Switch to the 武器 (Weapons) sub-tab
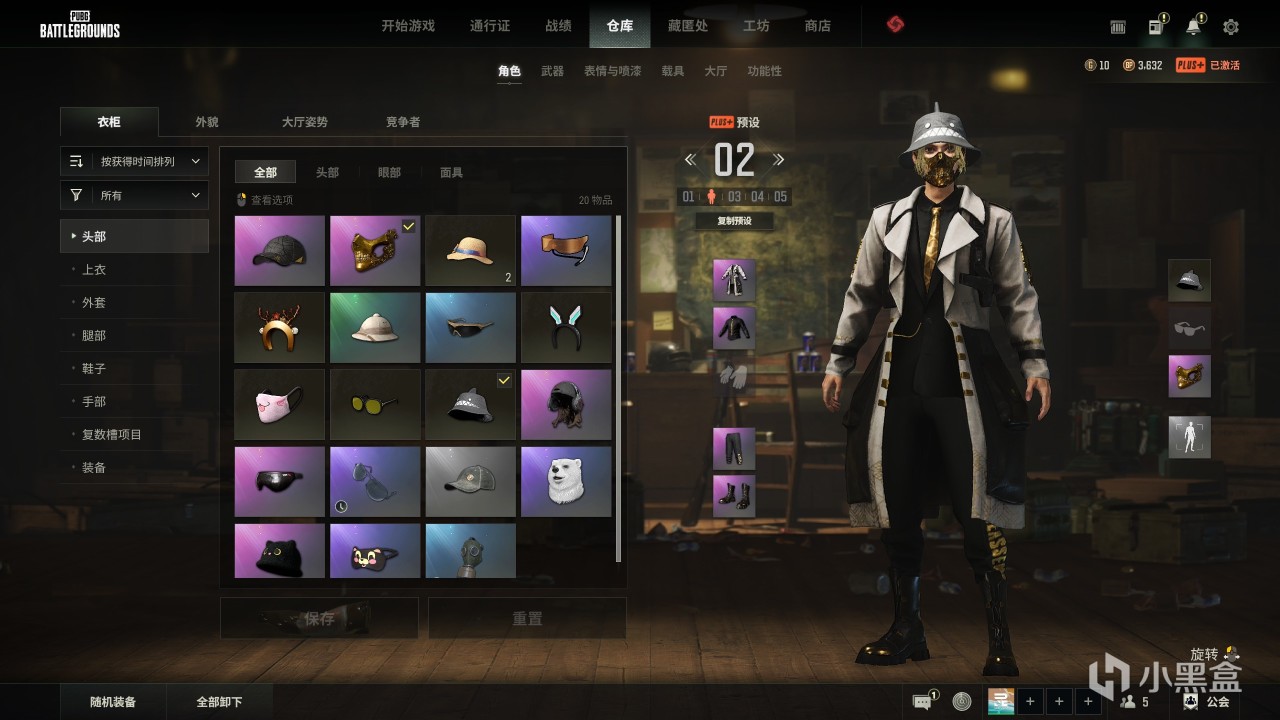The image size is (1280, 720). pyautogui.click(x=552, y=71)
